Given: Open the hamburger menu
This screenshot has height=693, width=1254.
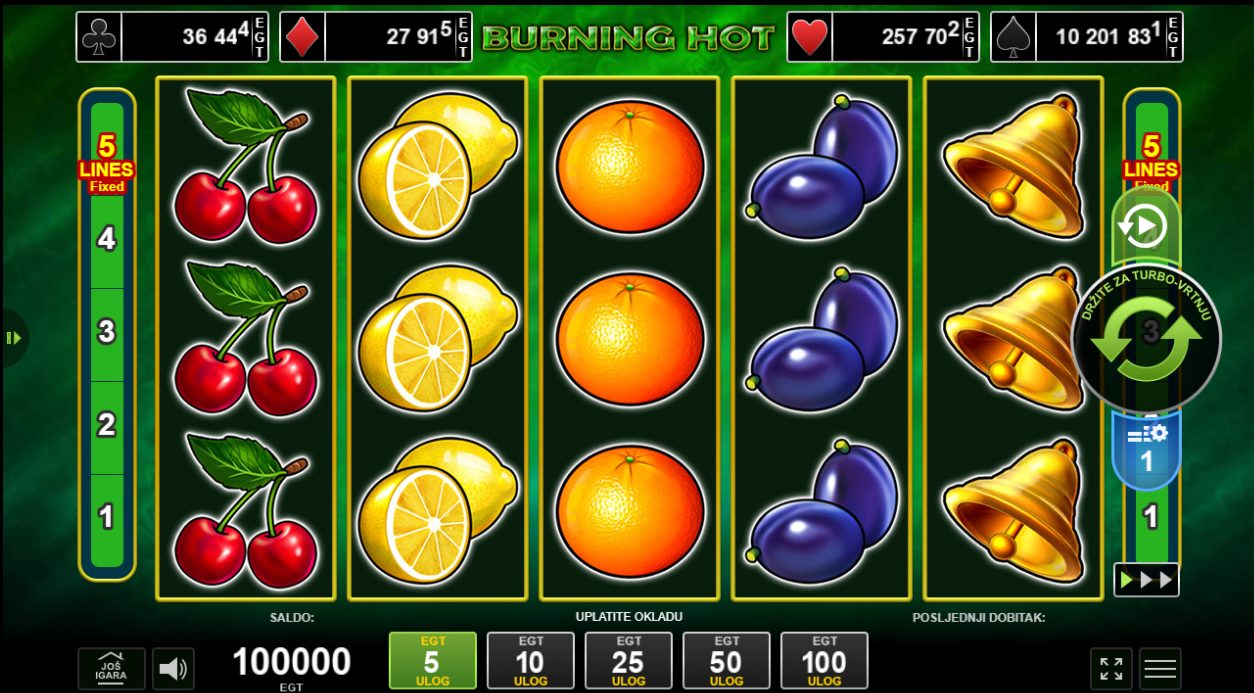Looking at the screenshot, I should click(1160, 669).
